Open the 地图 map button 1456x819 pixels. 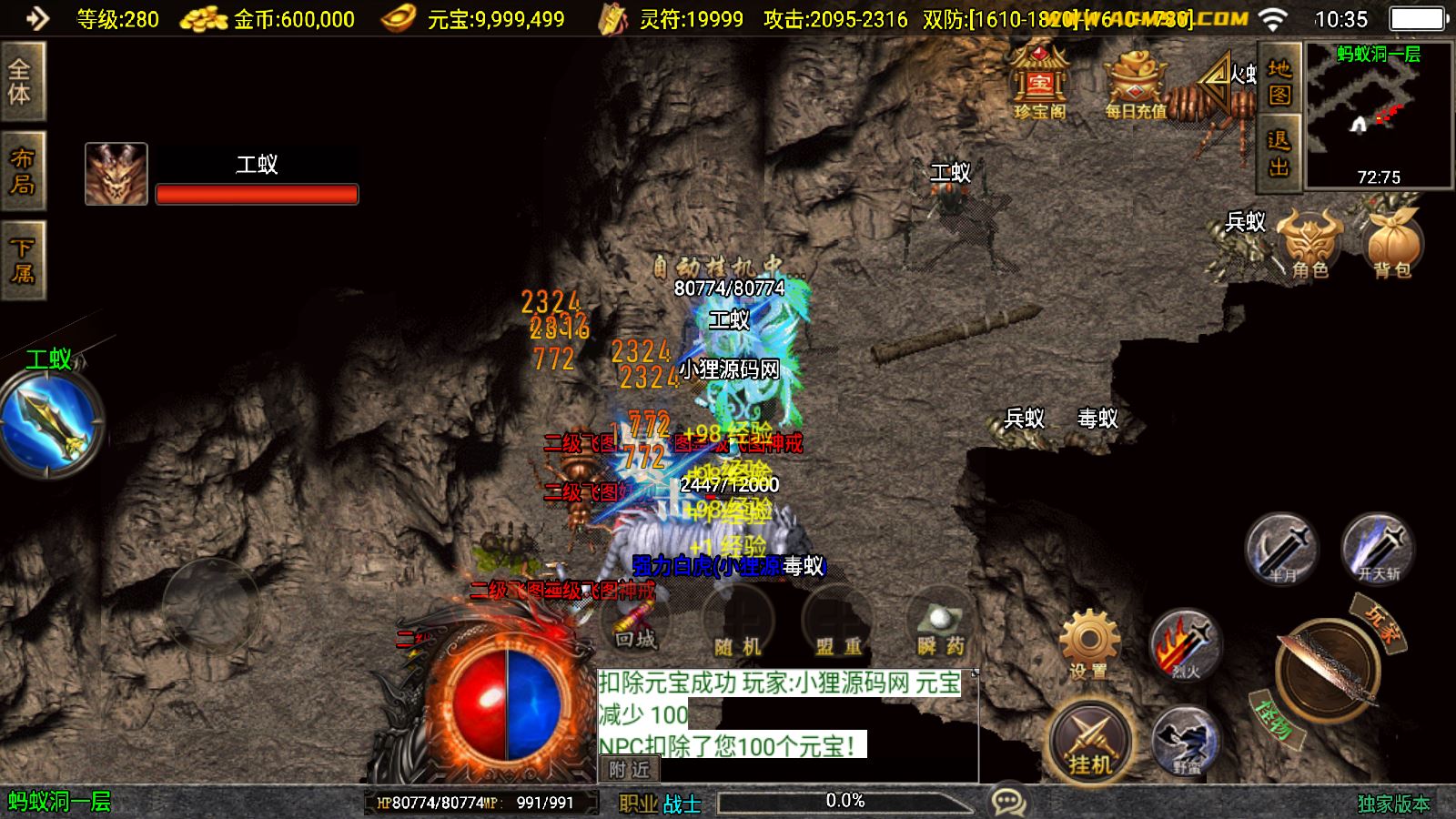pos(1279,82)
